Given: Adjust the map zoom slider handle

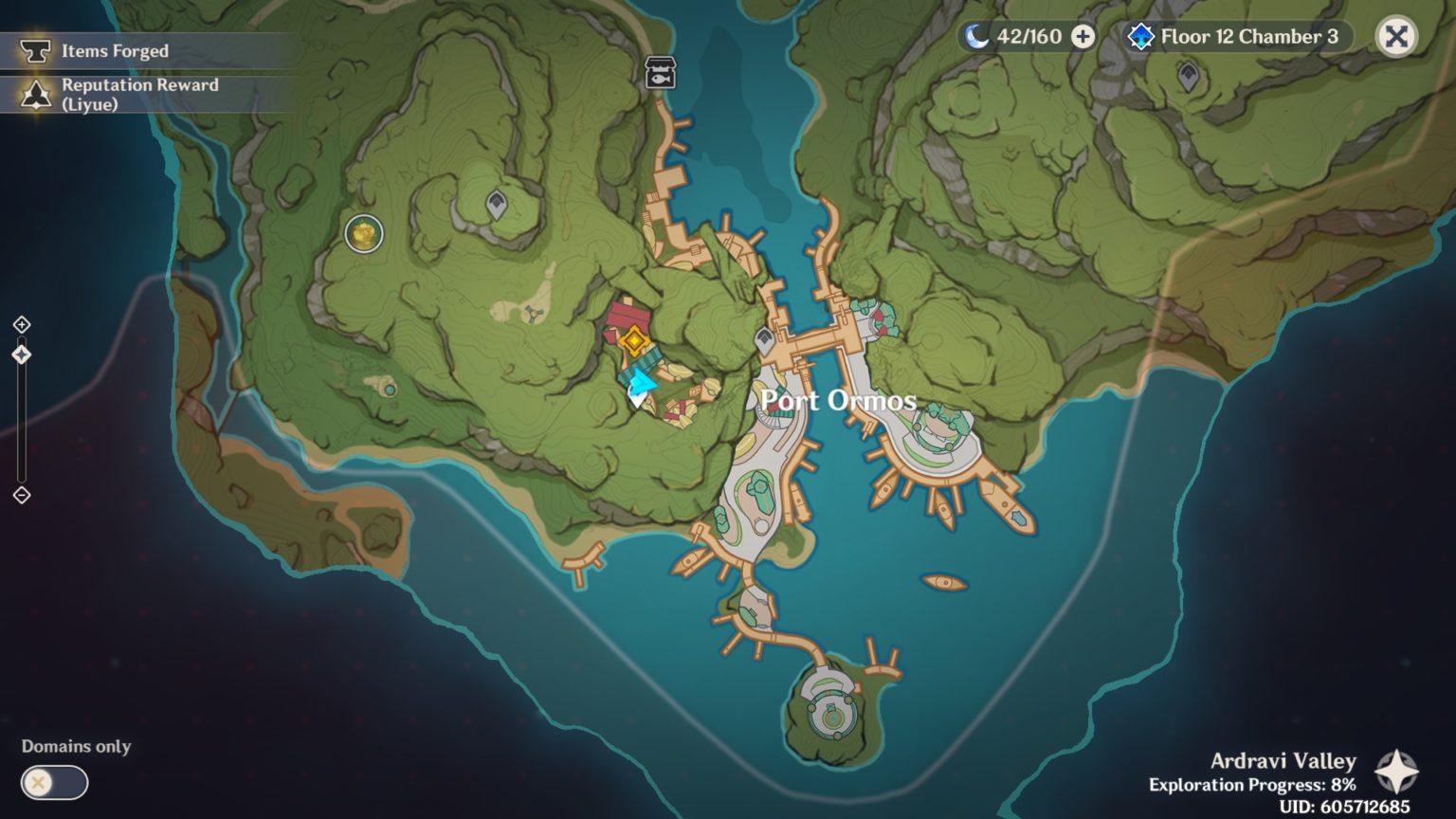Looking at the screenshot, I should (x=21, y=354).
